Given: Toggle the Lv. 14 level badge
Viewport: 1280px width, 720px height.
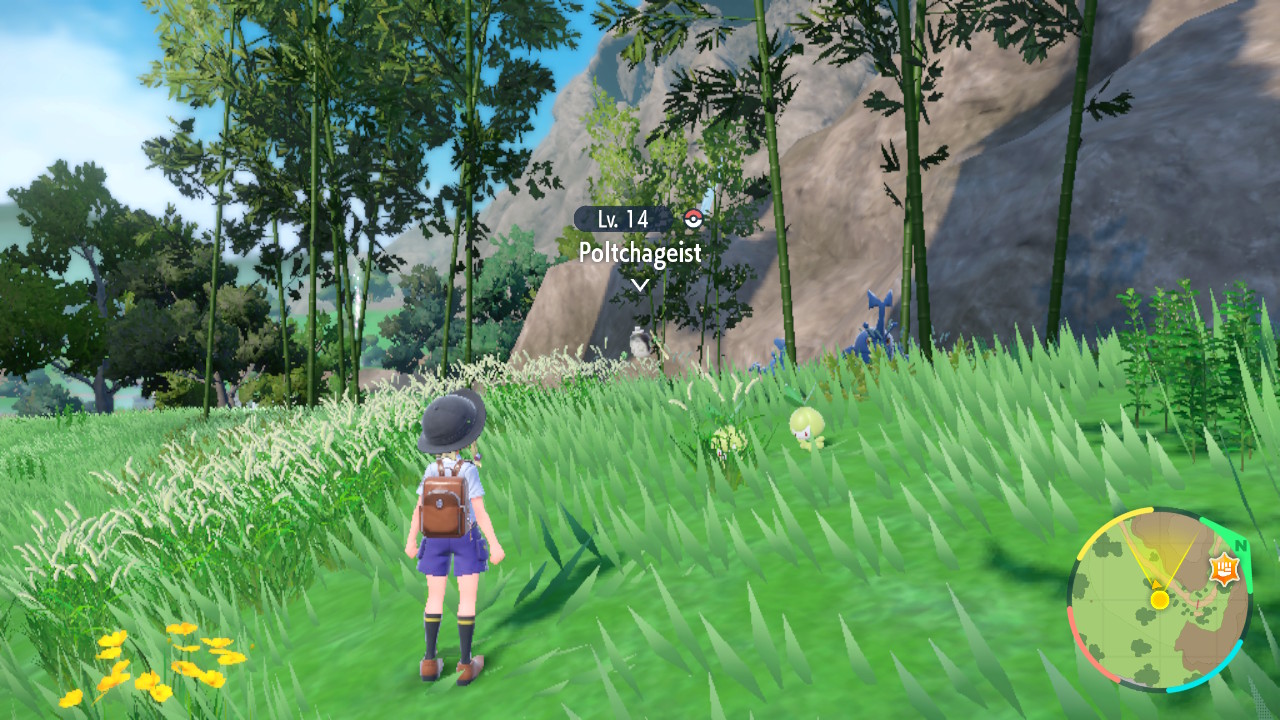Looking at the screenshot, I should [x=623, y=220].
